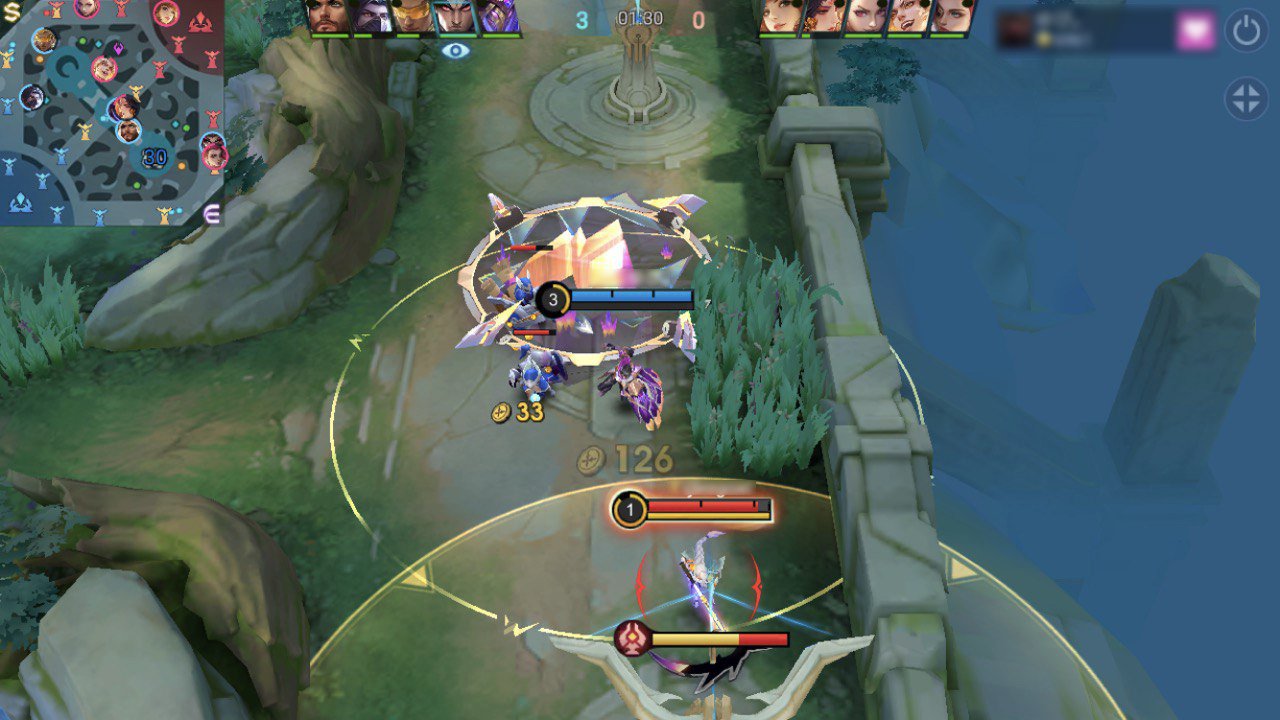Click the yellow S icon on minimap
1280x720 pixels.
(11, 11)
